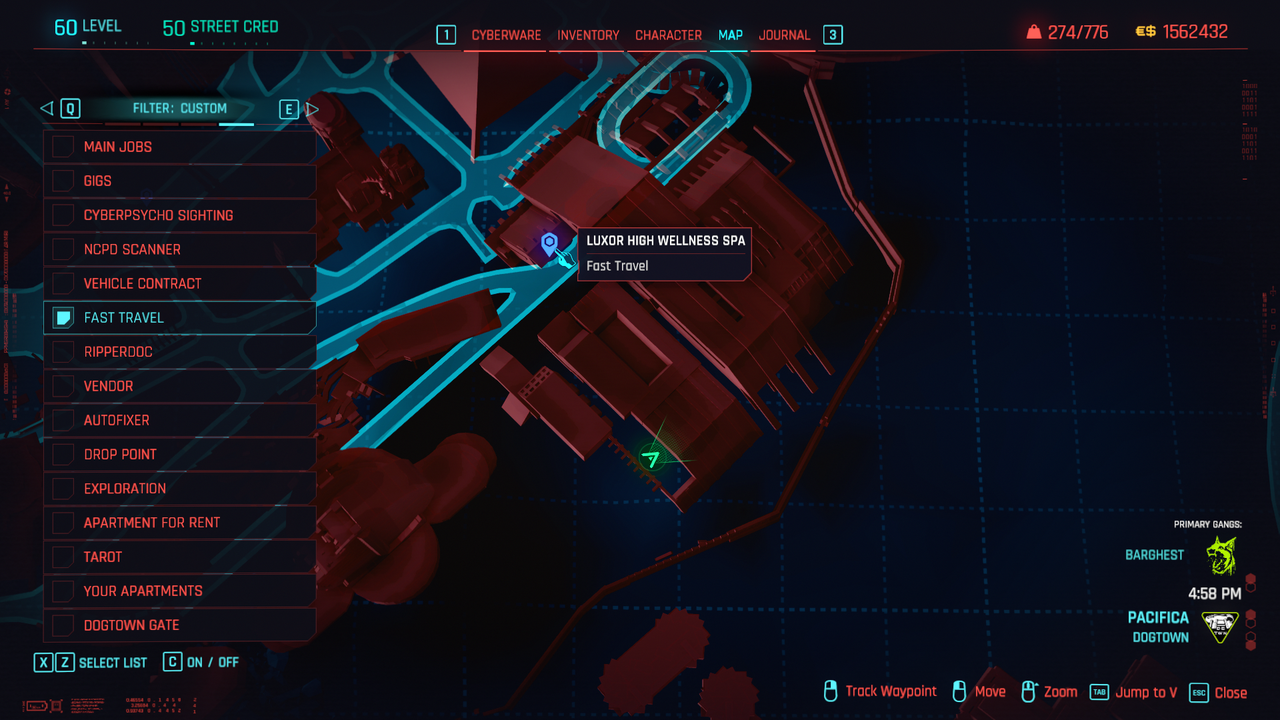Show Vendor markers on map
Image resolution: width=1280 pixels, height=720 pixels.
(x=180, y=386)
